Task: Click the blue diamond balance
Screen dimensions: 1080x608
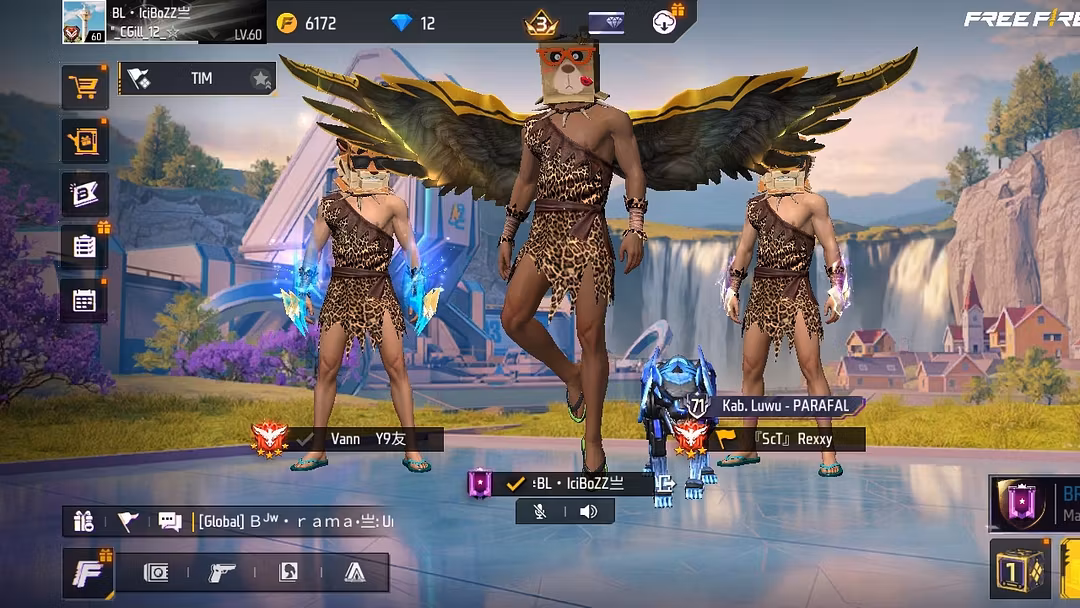Action: click(414, 23)
